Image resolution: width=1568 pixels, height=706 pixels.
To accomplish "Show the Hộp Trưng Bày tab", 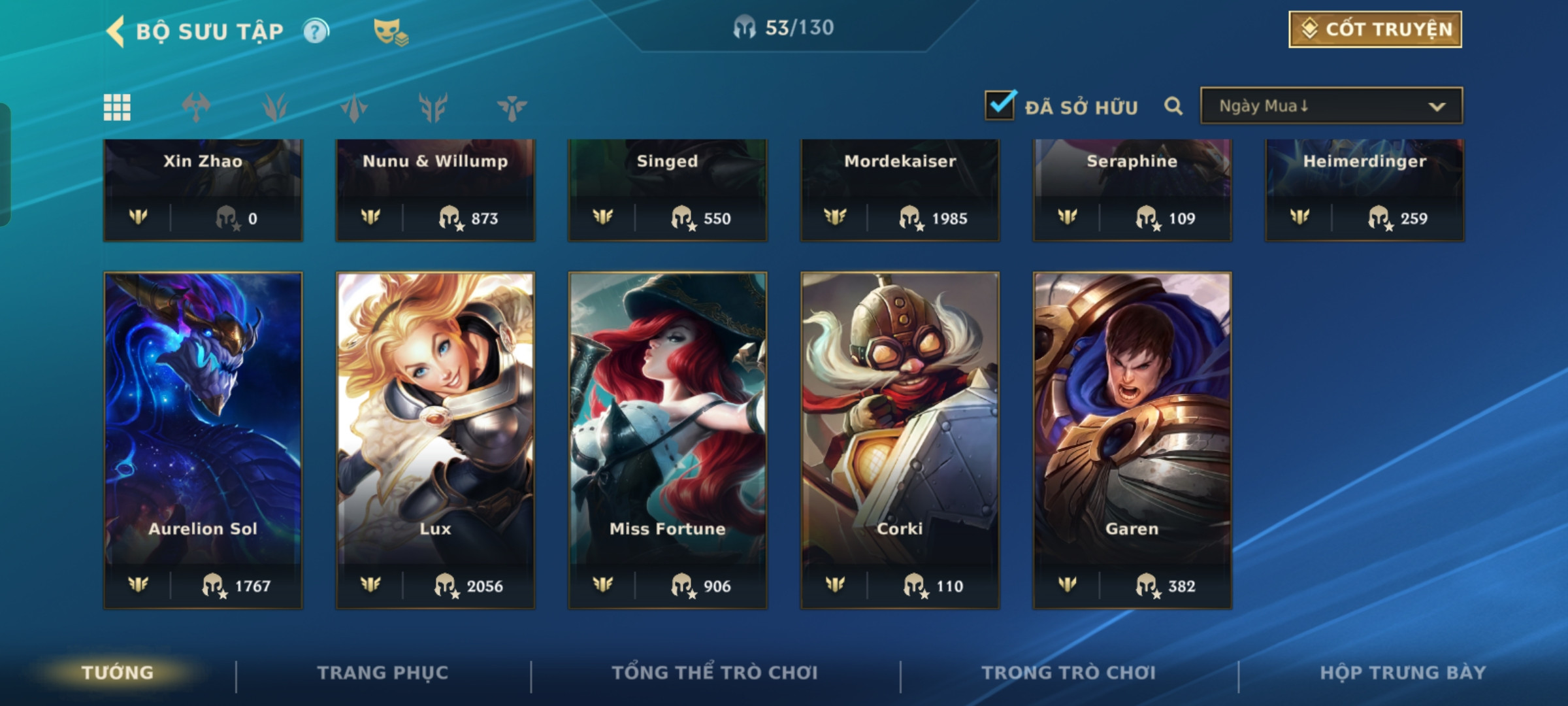I will [x=1403, y=673].
